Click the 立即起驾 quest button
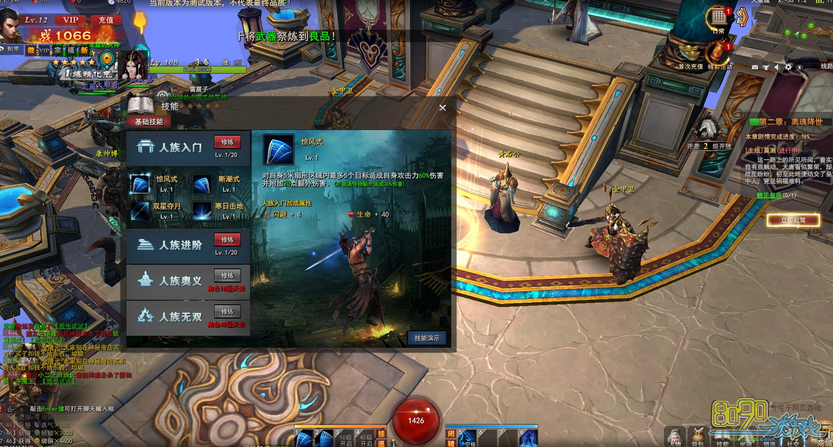The height and width of the screenshot is (447, 833). coord(799,220)
